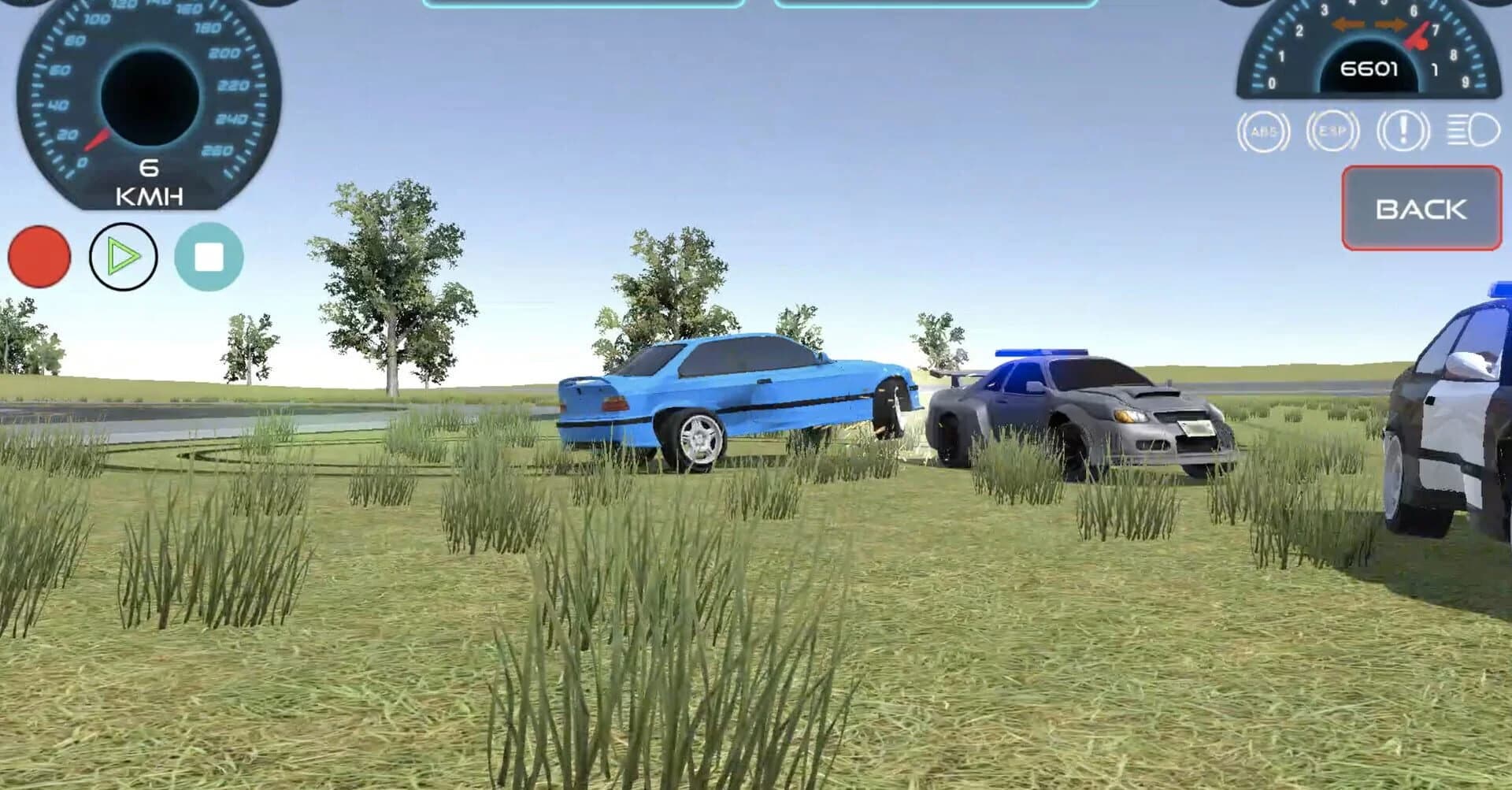Click the orange right turn signal arrow
Screen dimensions: 1512x790
1390,24
